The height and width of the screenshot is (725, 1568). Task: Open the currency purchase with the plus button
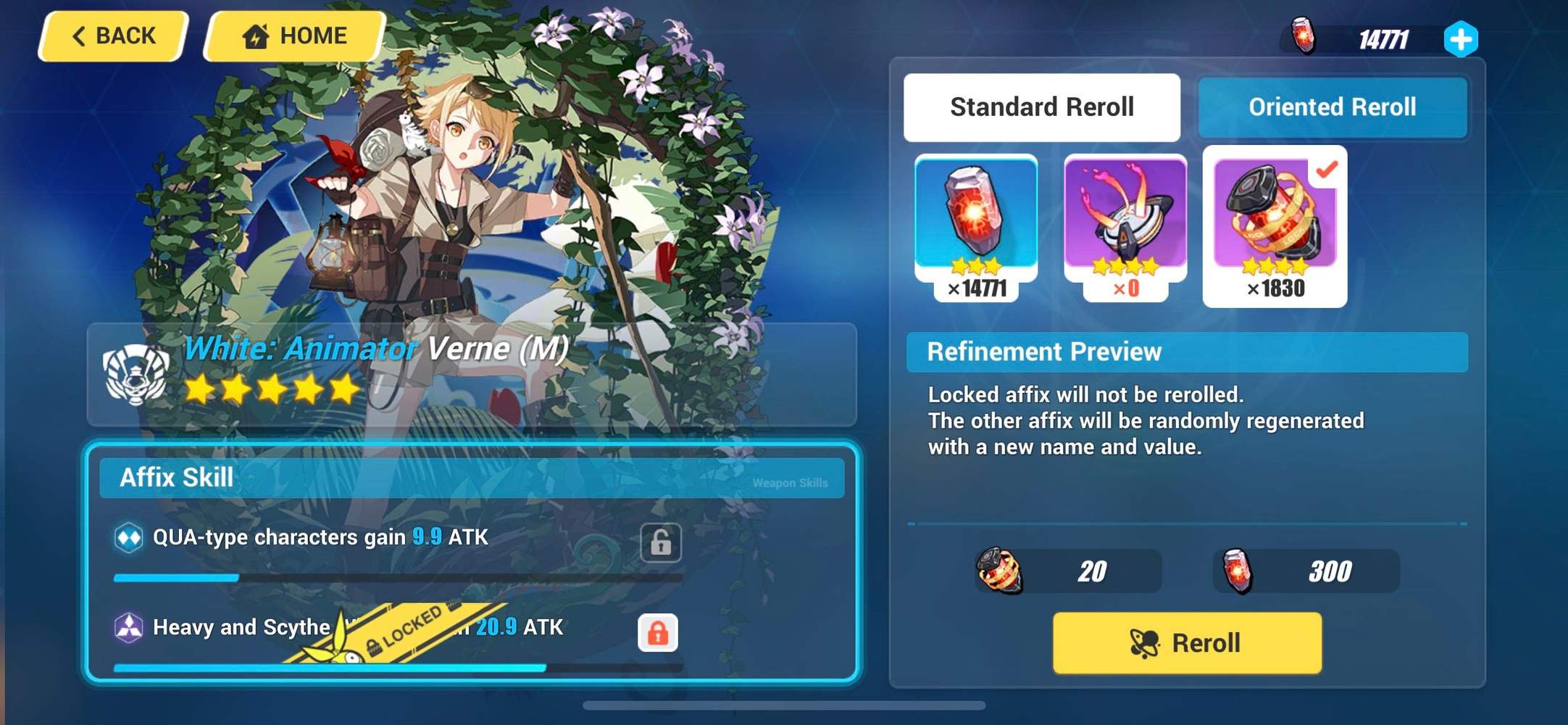[x=1461, y=38]
